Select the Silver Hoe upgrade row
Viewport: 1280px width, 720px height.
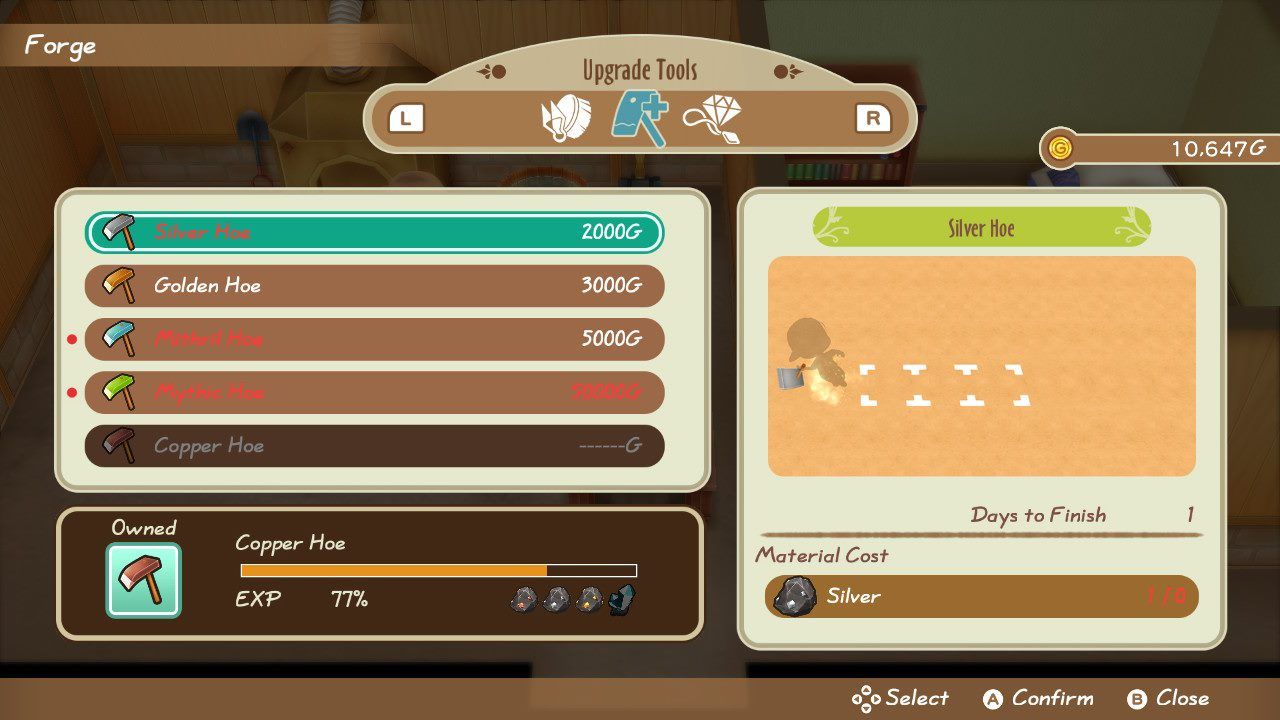(x=374, y=233)
